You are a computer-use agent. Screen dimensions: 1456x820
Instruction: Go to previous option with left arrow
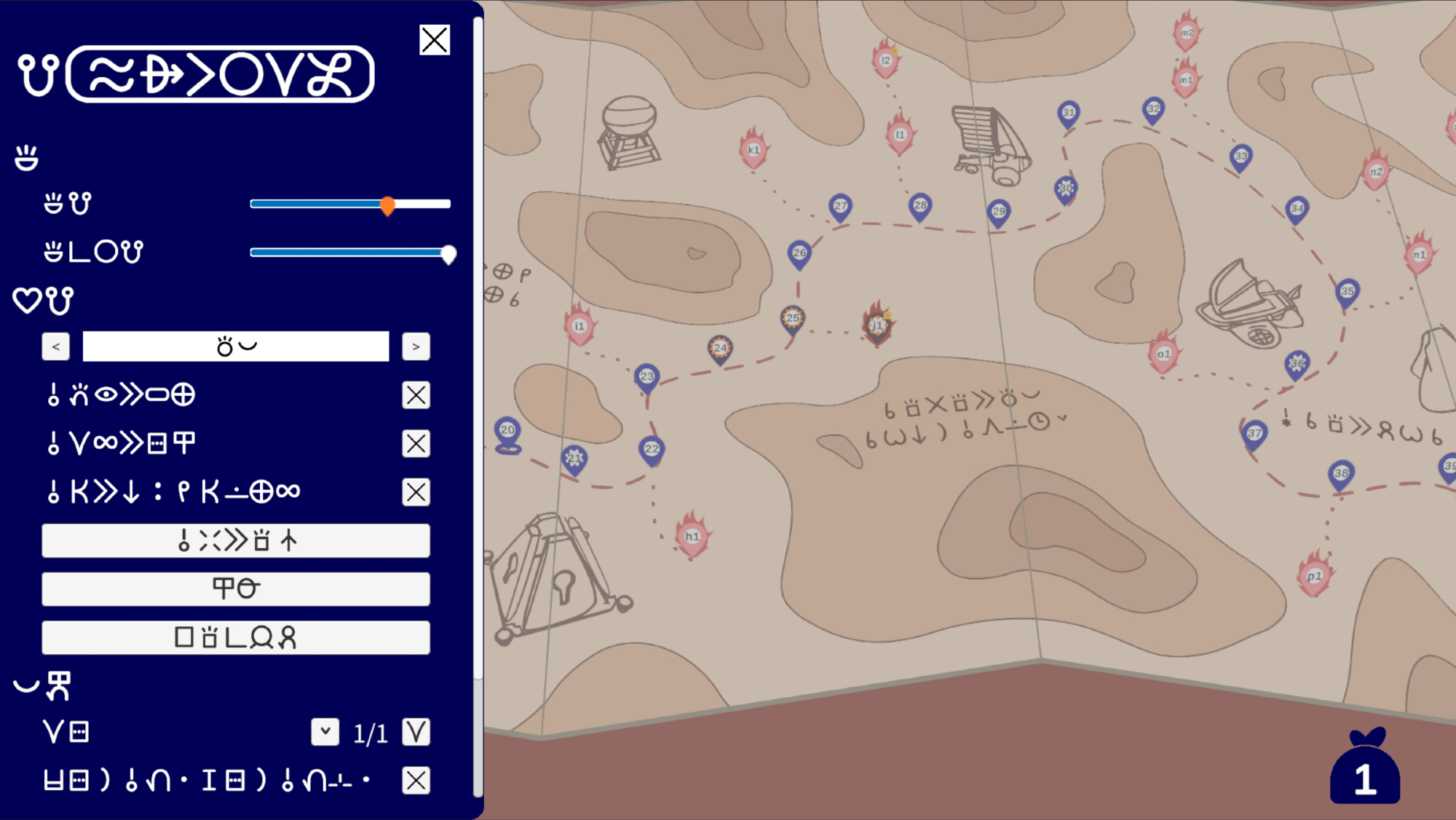(x=56, y=347)
